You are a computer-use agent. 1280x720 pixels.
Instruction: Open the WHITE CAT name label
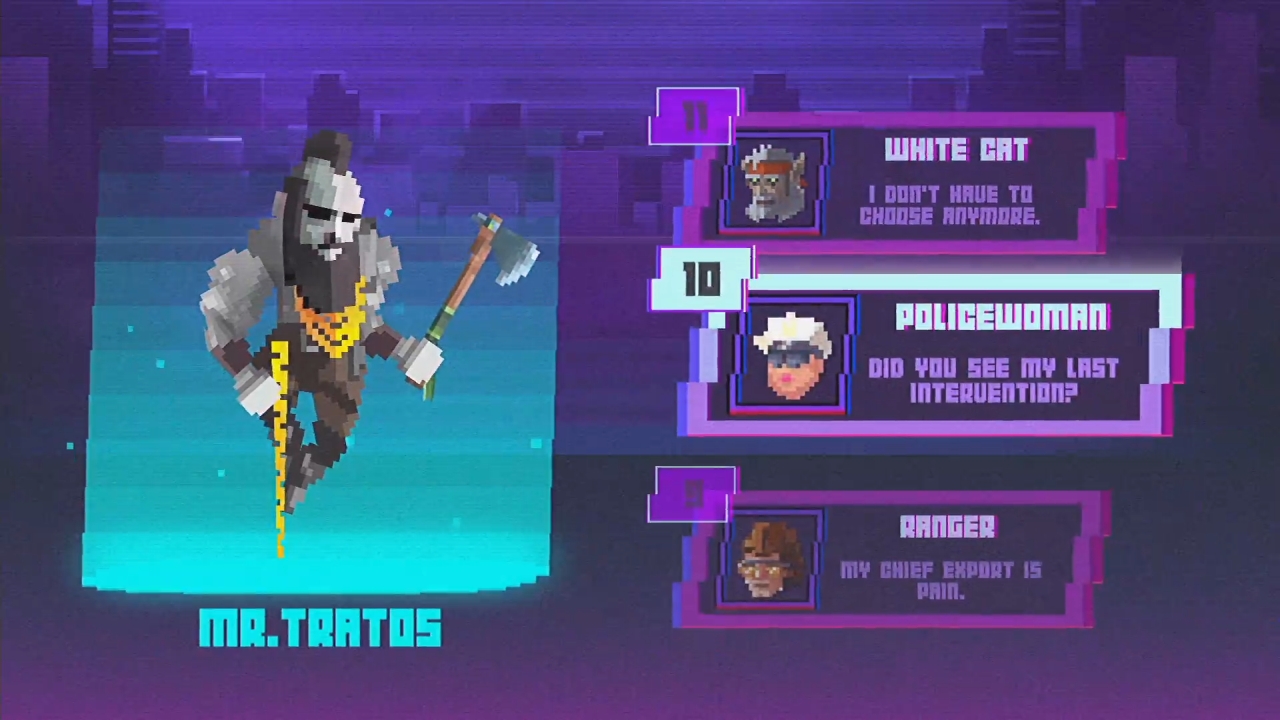pos(956,150)
